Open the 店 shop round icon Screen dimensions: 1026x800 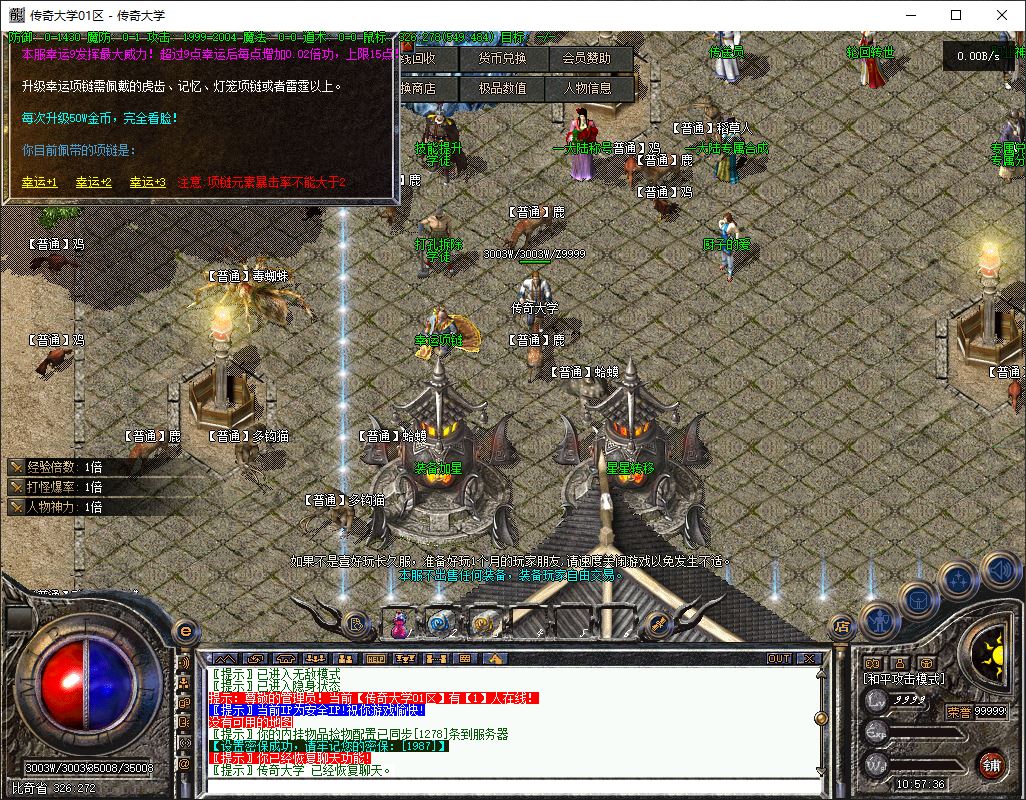click(842, 627)
